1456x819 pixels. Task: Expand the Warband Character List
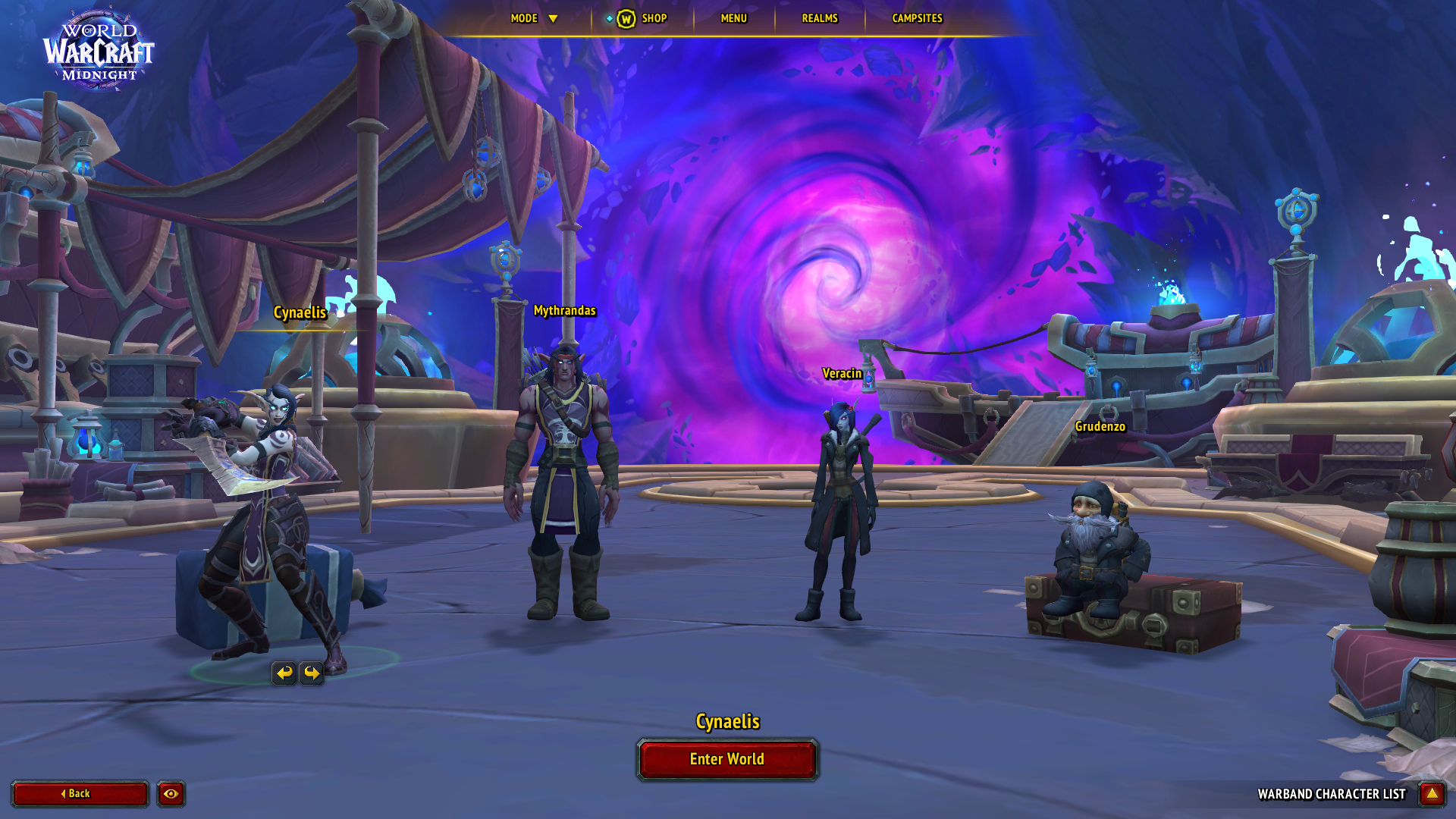pyautogui.click(x=1432, y=794)
